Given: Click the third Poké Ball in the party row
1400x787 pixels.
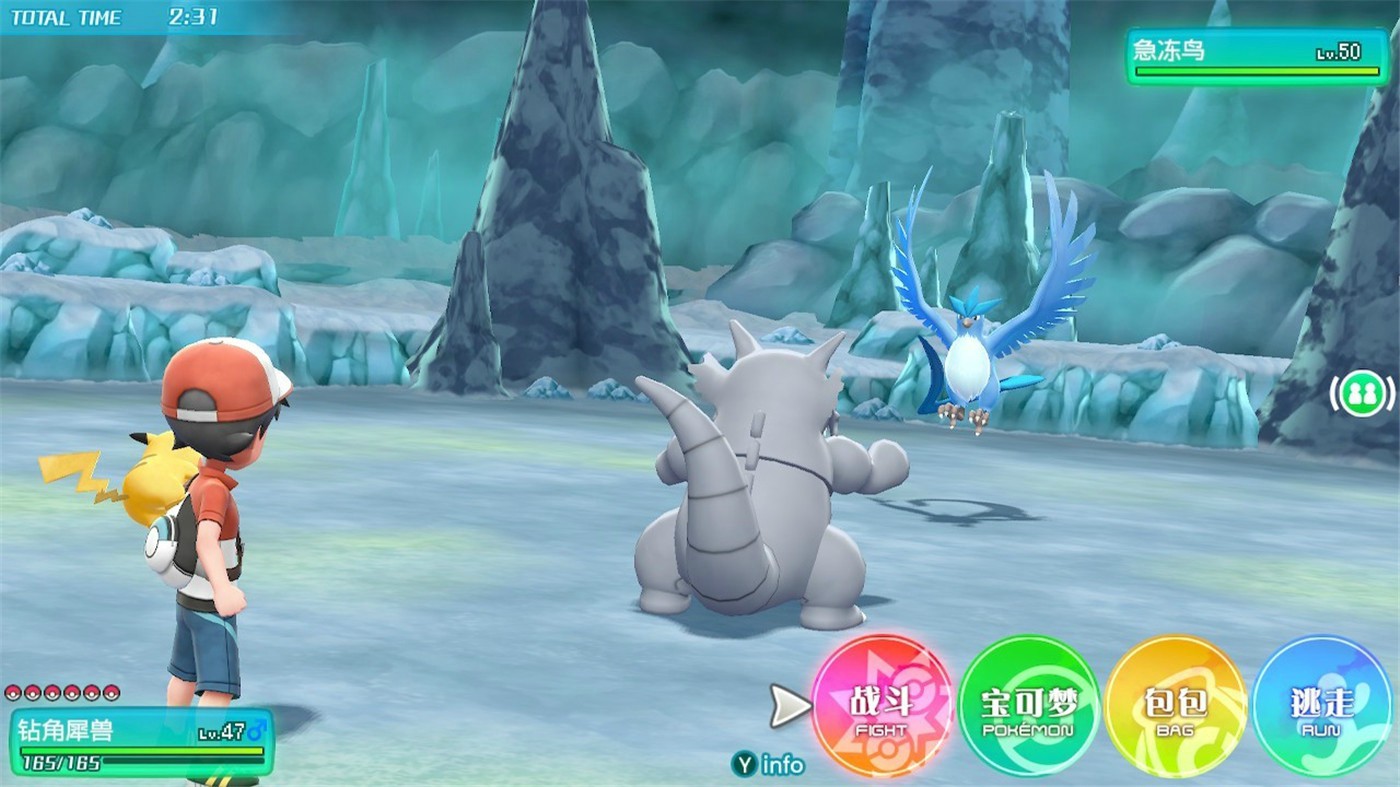Looking at the screenshot, I should 51,694.
